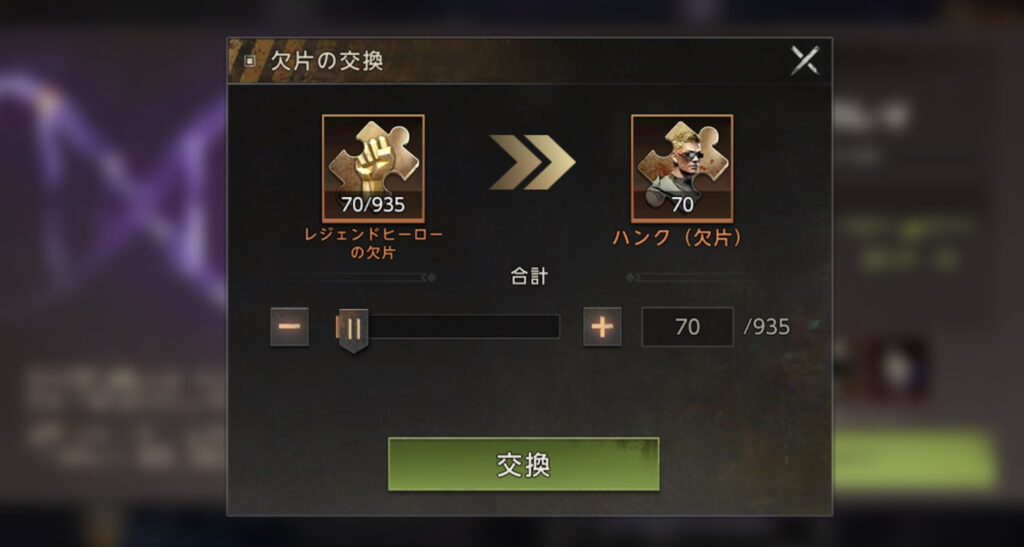
Task: Select the Legend Hero fragment icon
Action: click(373, 168)
